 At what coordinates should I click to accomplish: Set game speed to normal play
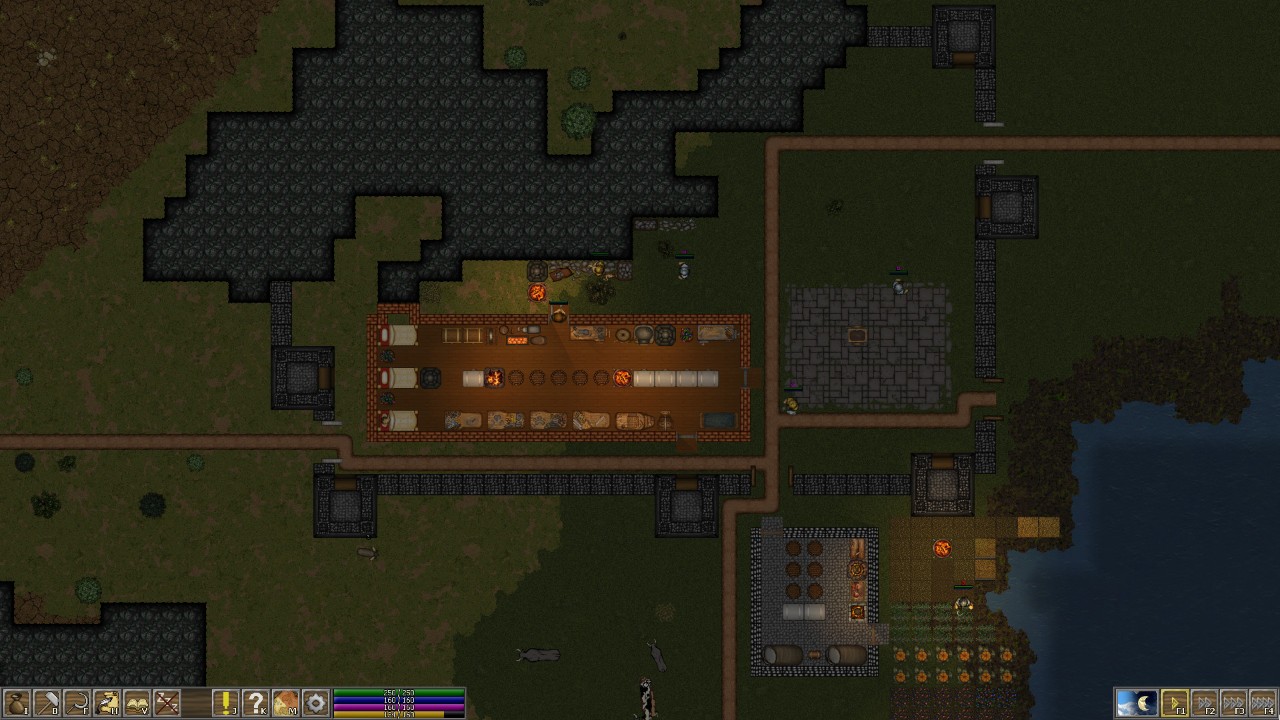(1175, 703)
